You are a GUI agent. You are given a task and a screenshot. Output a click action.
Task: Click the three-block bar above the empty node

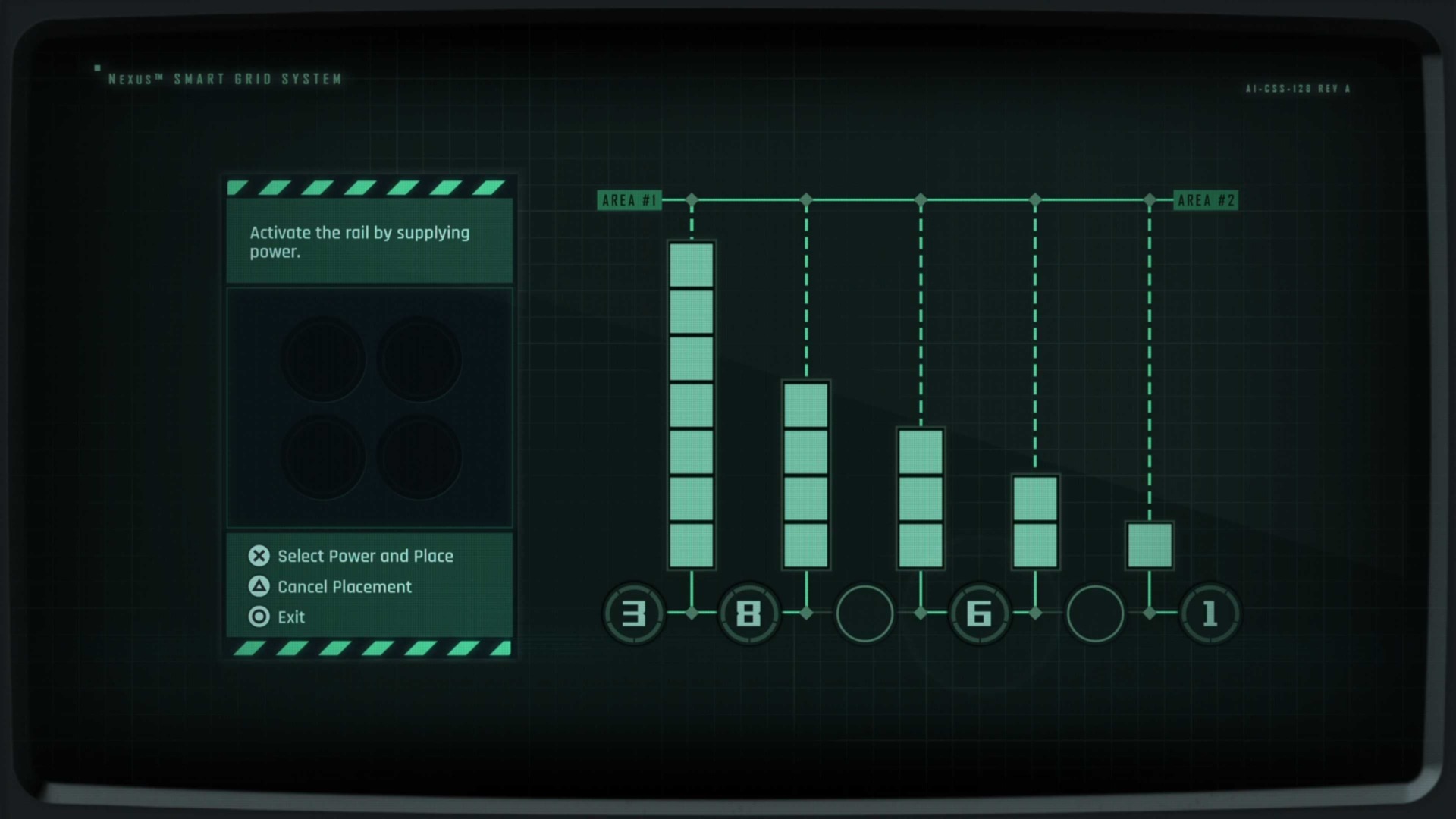(921, 498)
